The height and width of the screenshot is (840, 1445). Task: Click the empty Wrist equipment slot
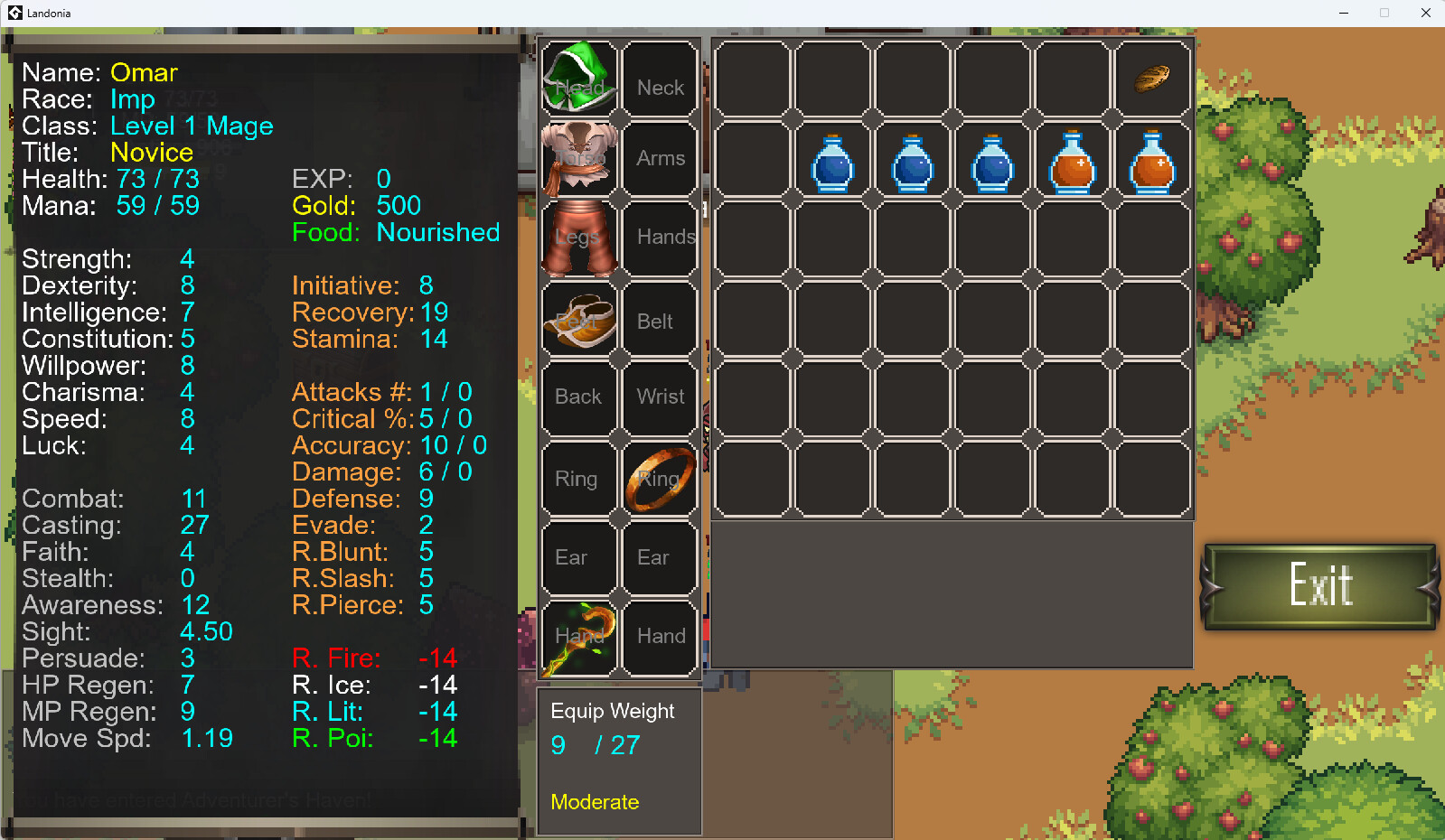(660, 396)
